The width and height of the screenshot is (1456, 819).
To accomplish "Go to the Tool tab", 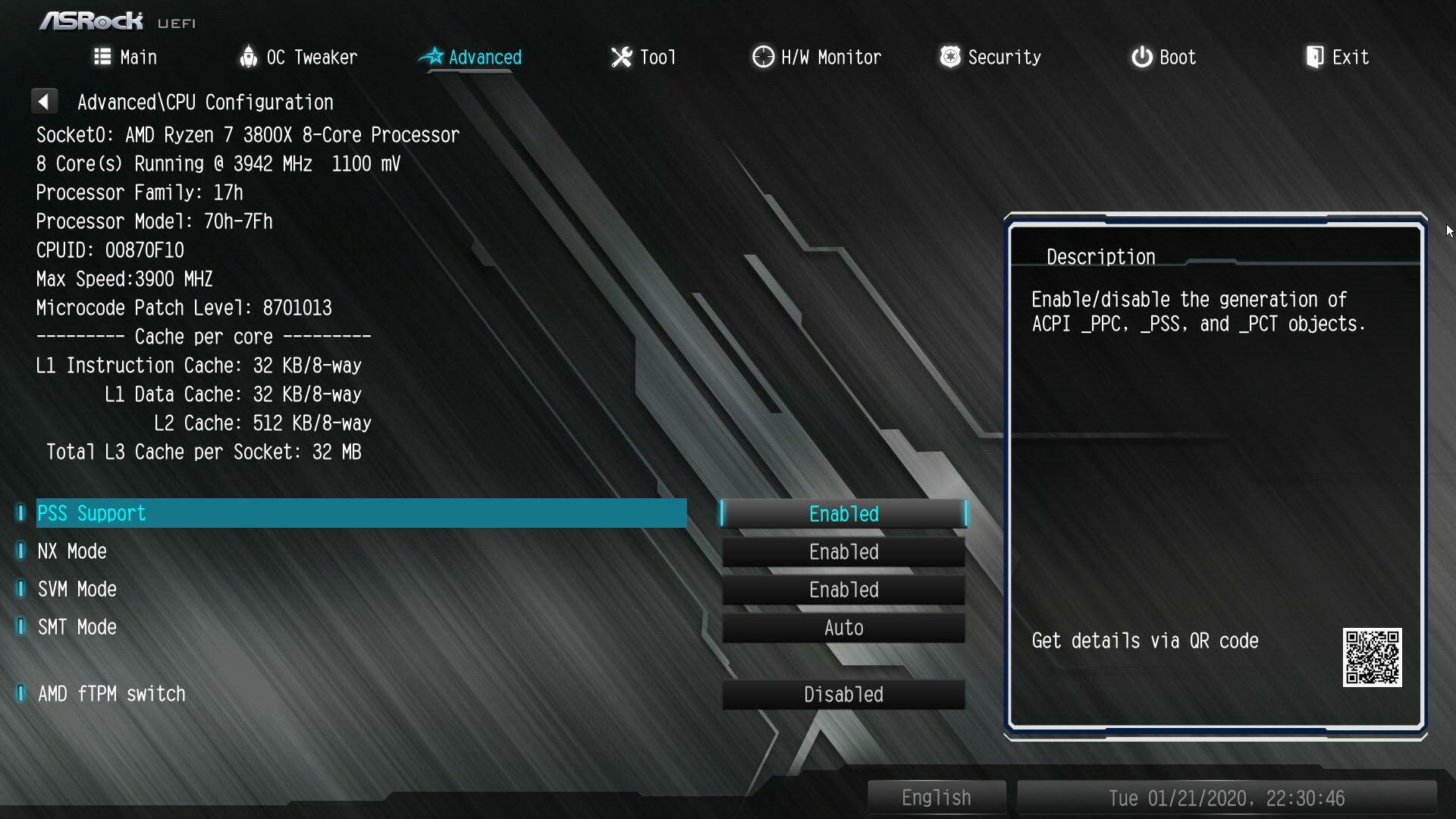I will (643, 57).
